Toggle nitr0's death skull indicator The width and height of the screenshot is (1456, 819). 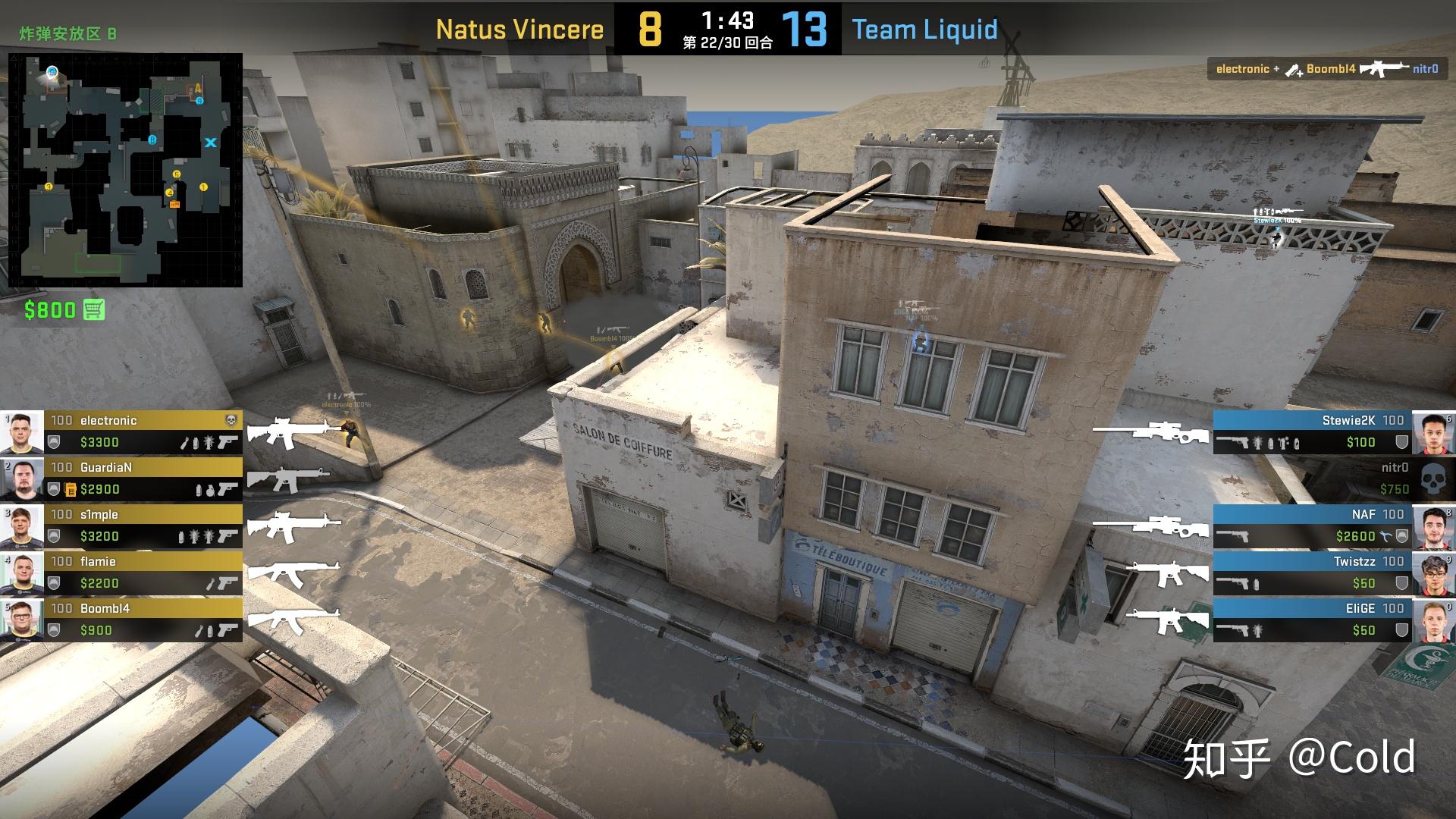(1433, 478)
